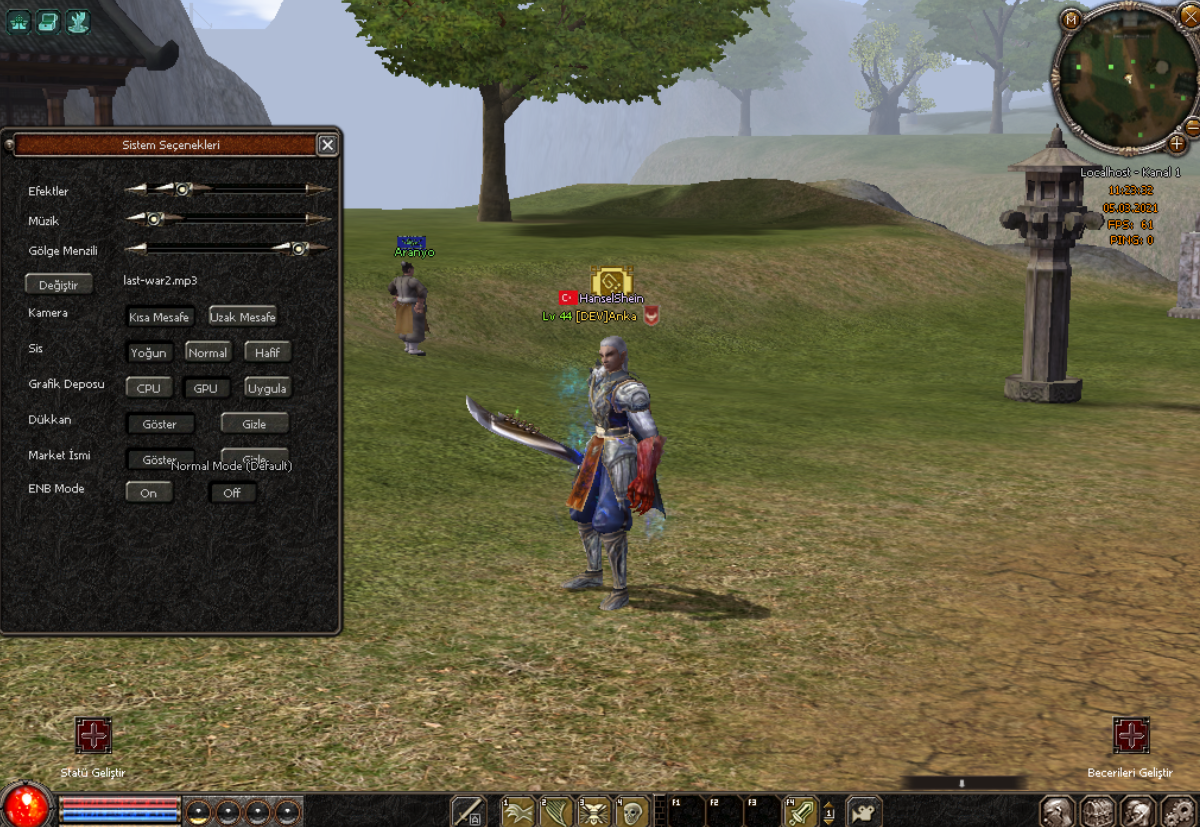The height and width of the screenshot is (827, 1200).
Task: Open the big map with the M button
Action: click(1071, 19)
